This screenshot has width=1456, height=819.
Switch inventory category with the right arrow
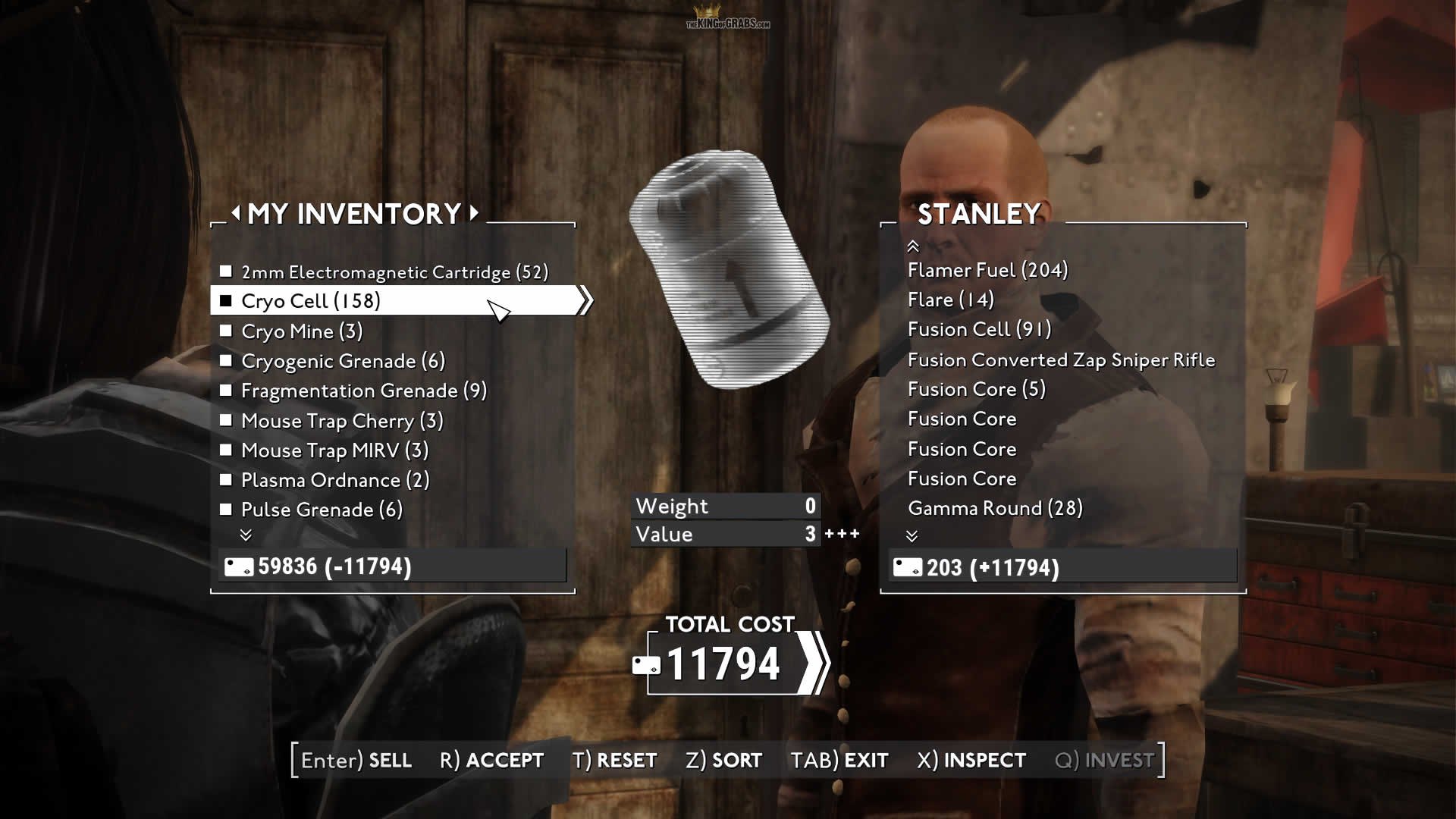(x=474, y=213)
